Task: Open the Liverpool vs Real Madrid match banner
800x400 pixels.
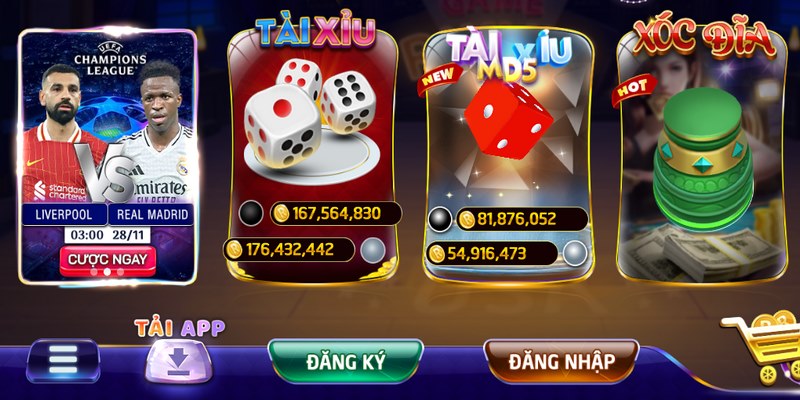Action: tap(108, 130)
